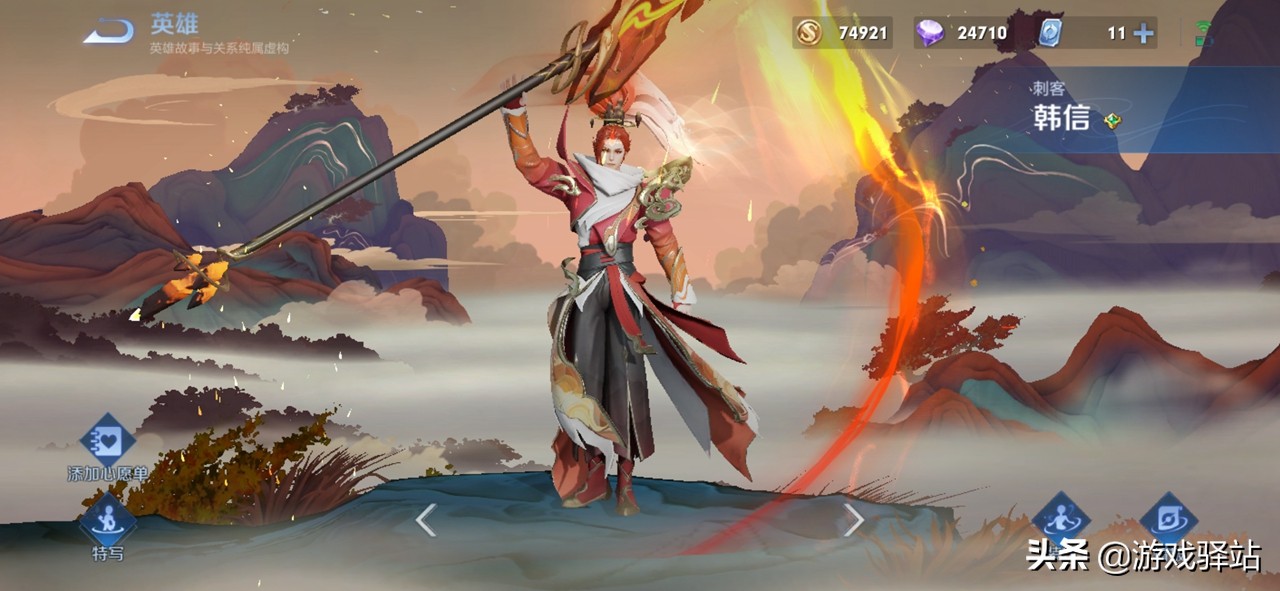The width and height of the screenshot is (1280, 591).
Task: Open the spinning scroll icon button
Action: (1168, 519)
